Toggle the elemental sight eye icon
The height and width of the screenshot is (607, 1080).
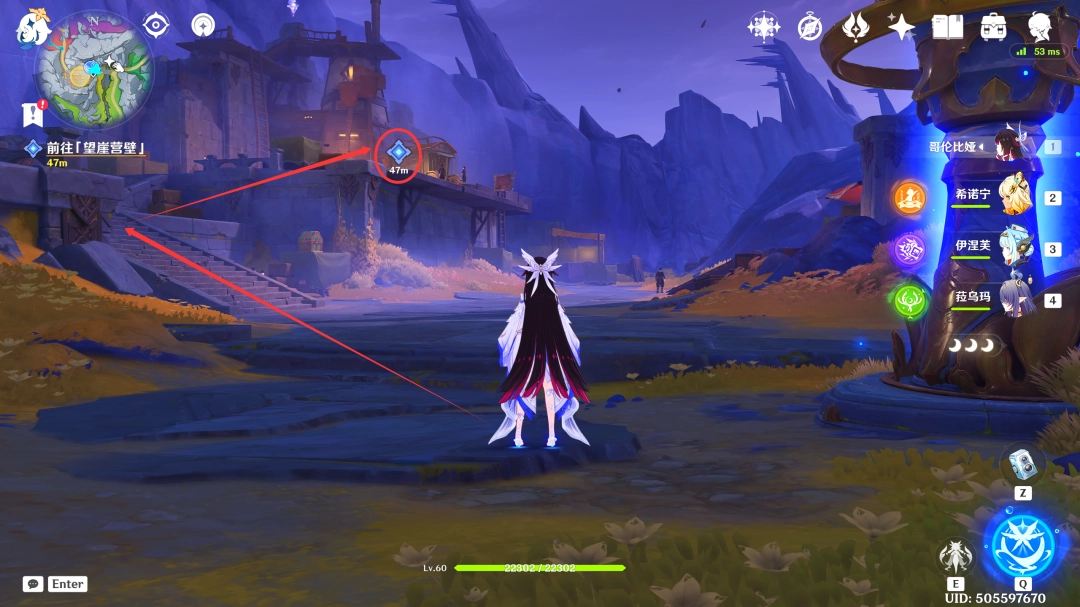(156, 25)
